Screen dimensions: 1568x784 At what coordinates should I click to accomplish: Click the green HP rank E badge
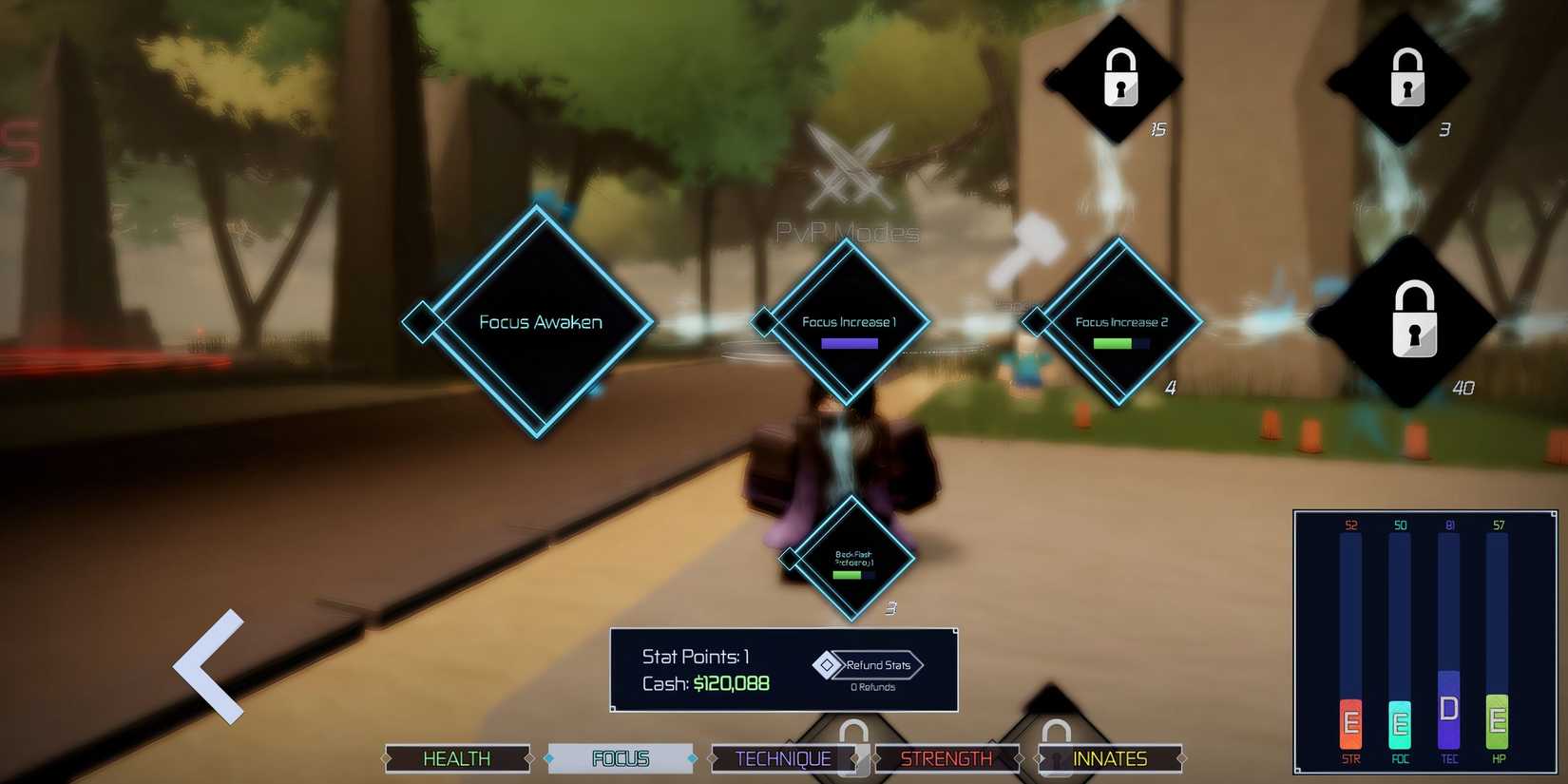click(x=1498, y=727)
